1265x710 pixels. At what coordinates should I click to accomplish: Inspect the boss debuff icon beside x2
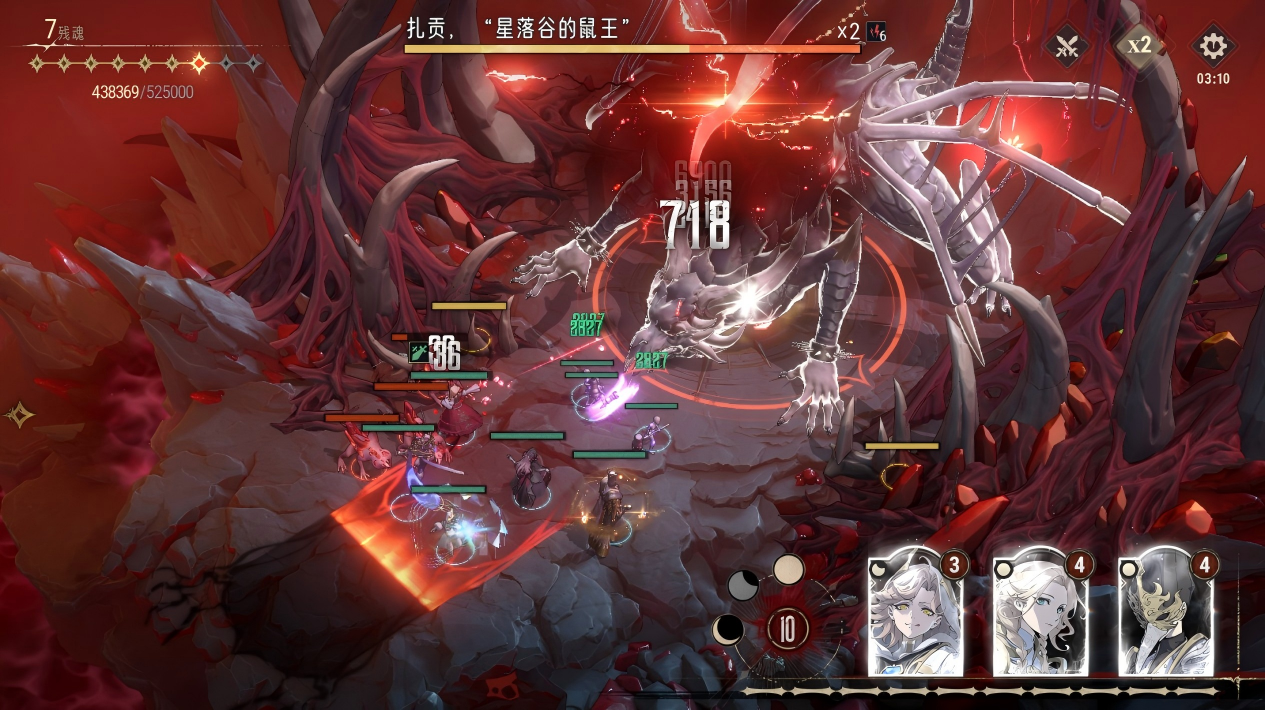(x=876, y=31)
